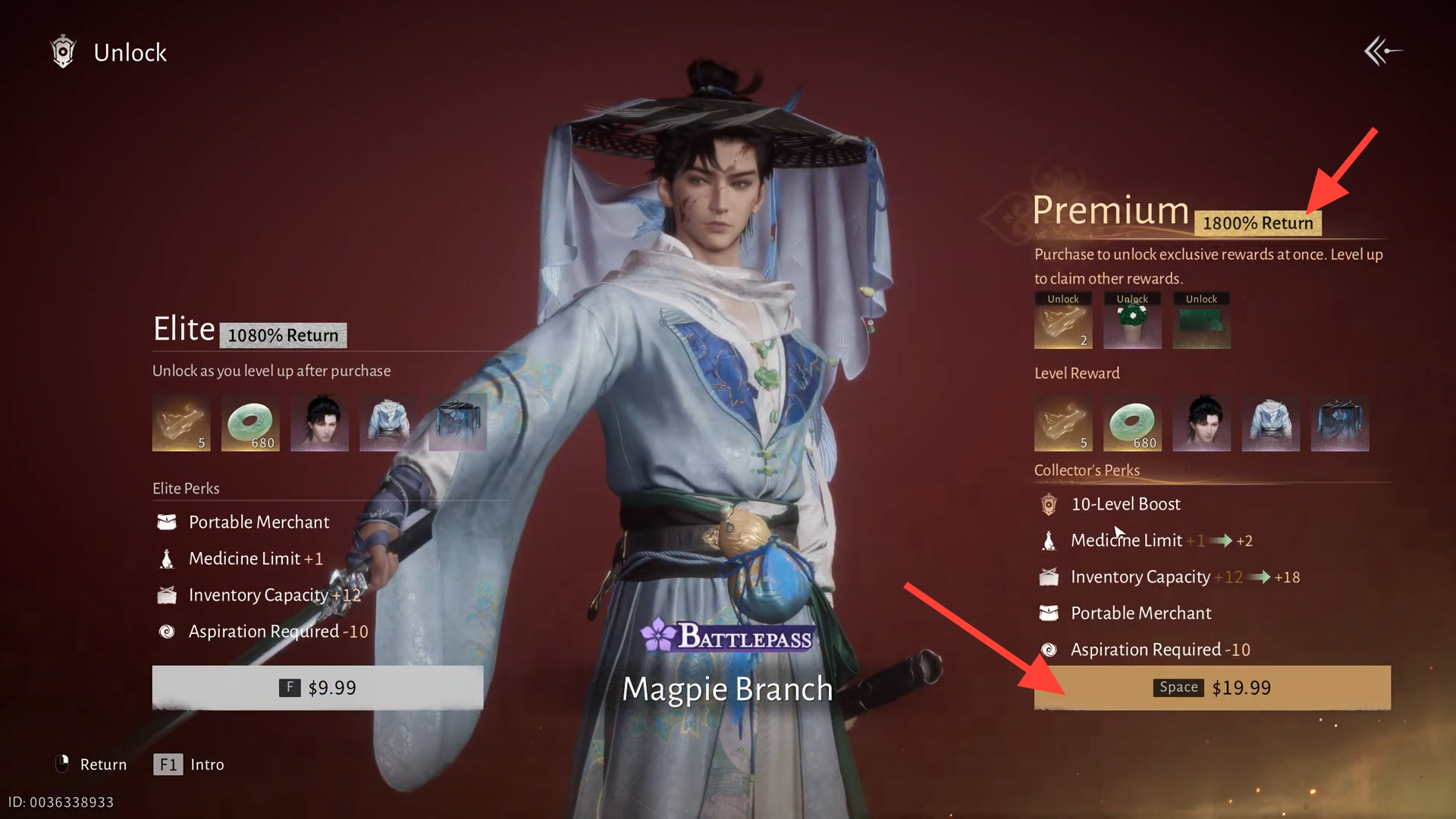View the Elite blue robe outfit reward
Screen dimensions: 1456x819
(388, 422)
